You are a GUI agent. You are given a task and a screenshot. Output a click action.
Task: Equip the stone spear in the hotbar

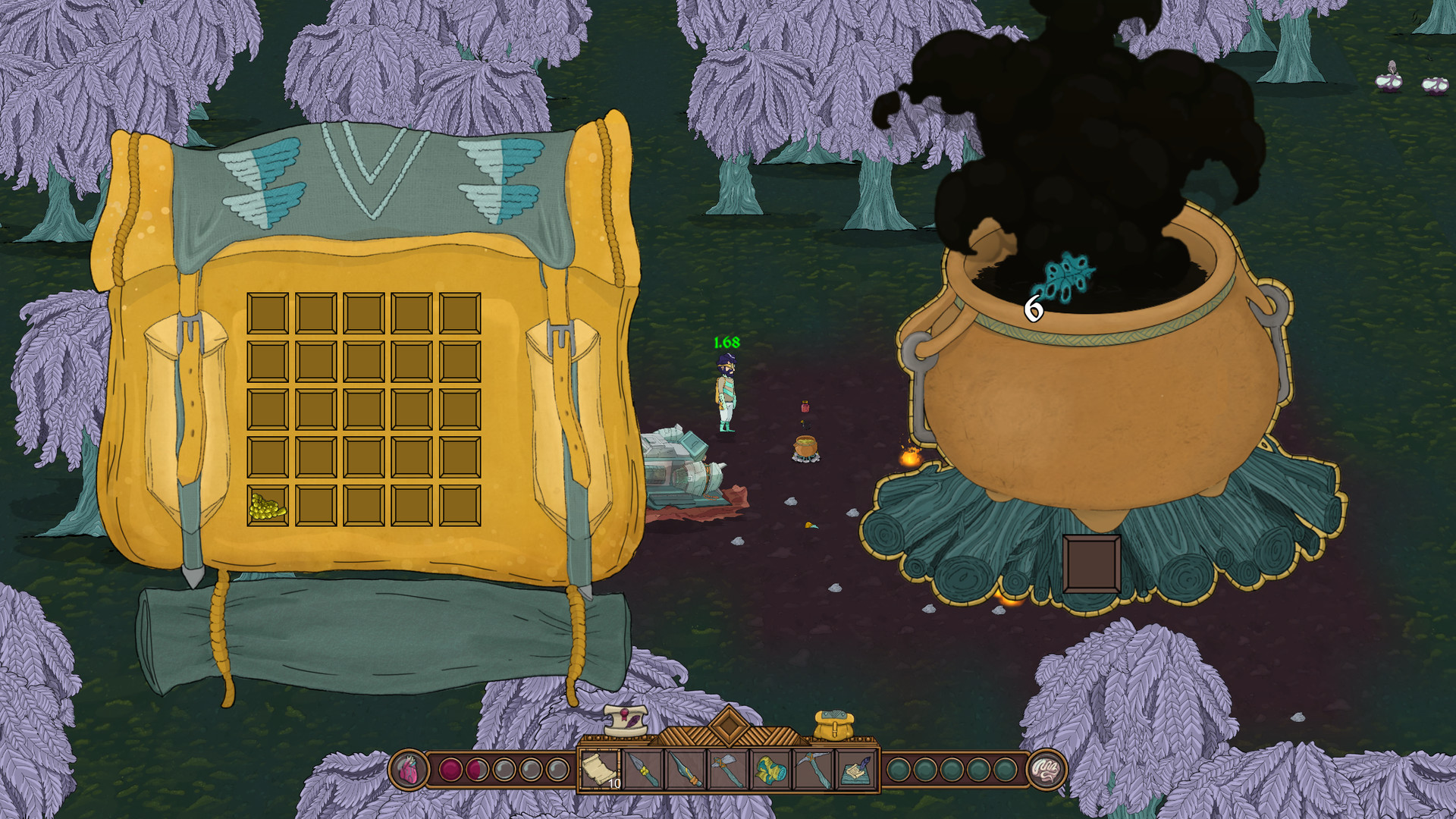643,770
